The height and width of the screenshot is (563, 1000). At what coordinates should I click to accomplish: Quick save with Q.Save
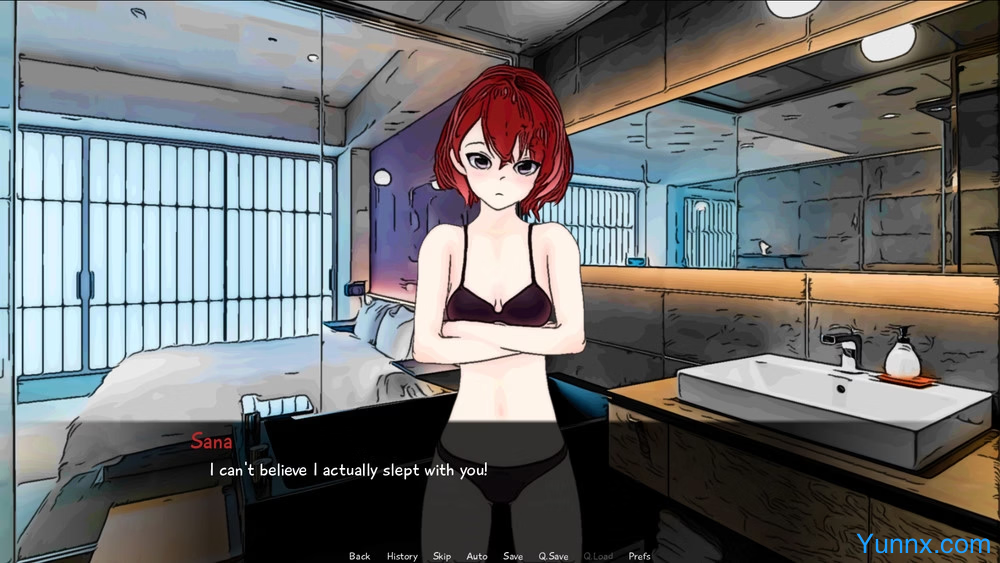click(x=553, y=556)
